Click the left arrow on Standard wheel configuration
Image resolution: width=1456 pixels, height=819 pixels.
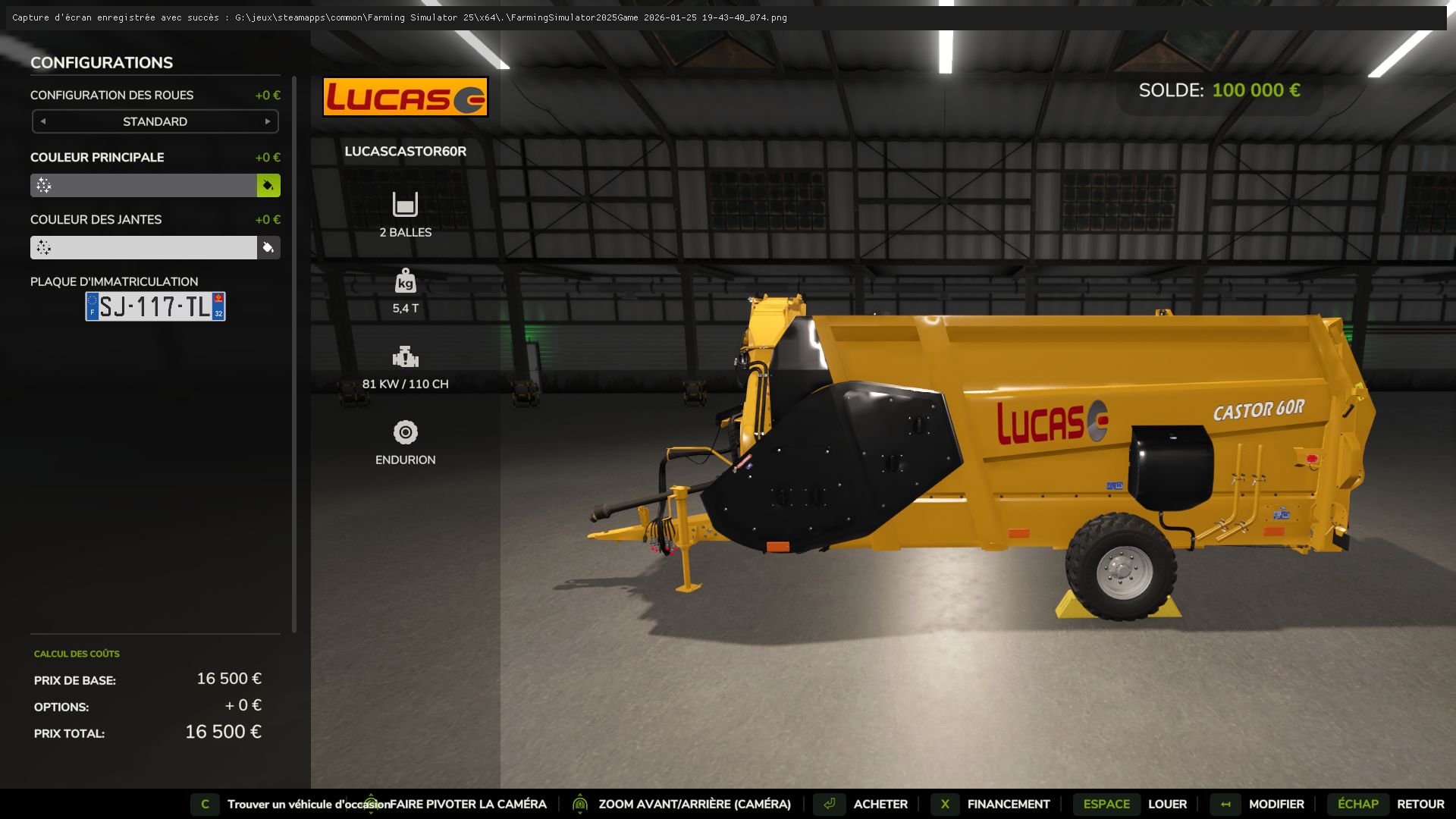43,121
